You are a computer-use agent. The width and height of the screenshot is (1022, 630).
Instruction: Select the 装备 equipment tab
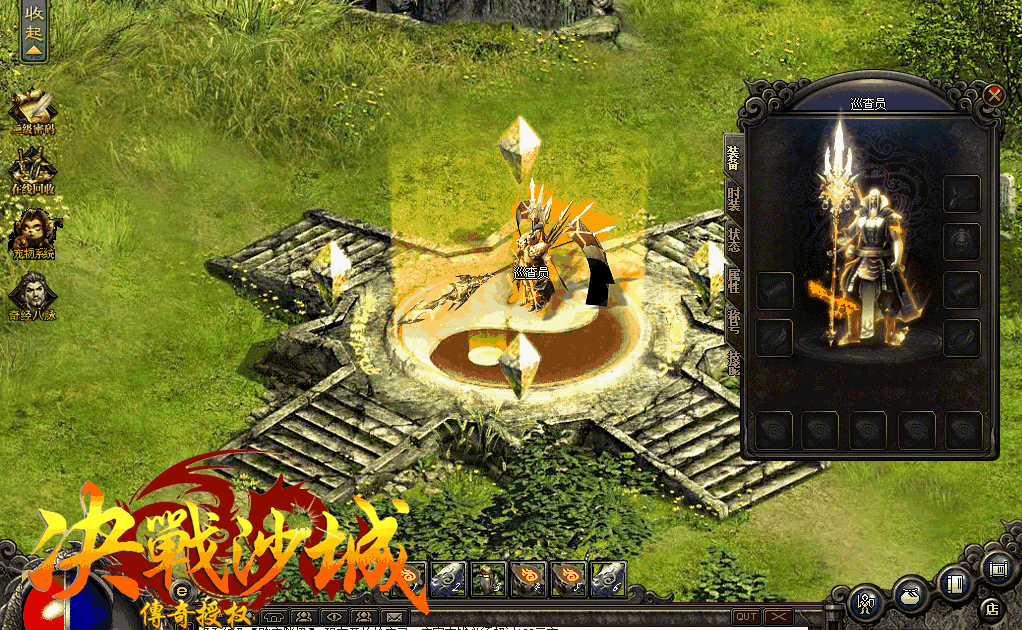733,157
